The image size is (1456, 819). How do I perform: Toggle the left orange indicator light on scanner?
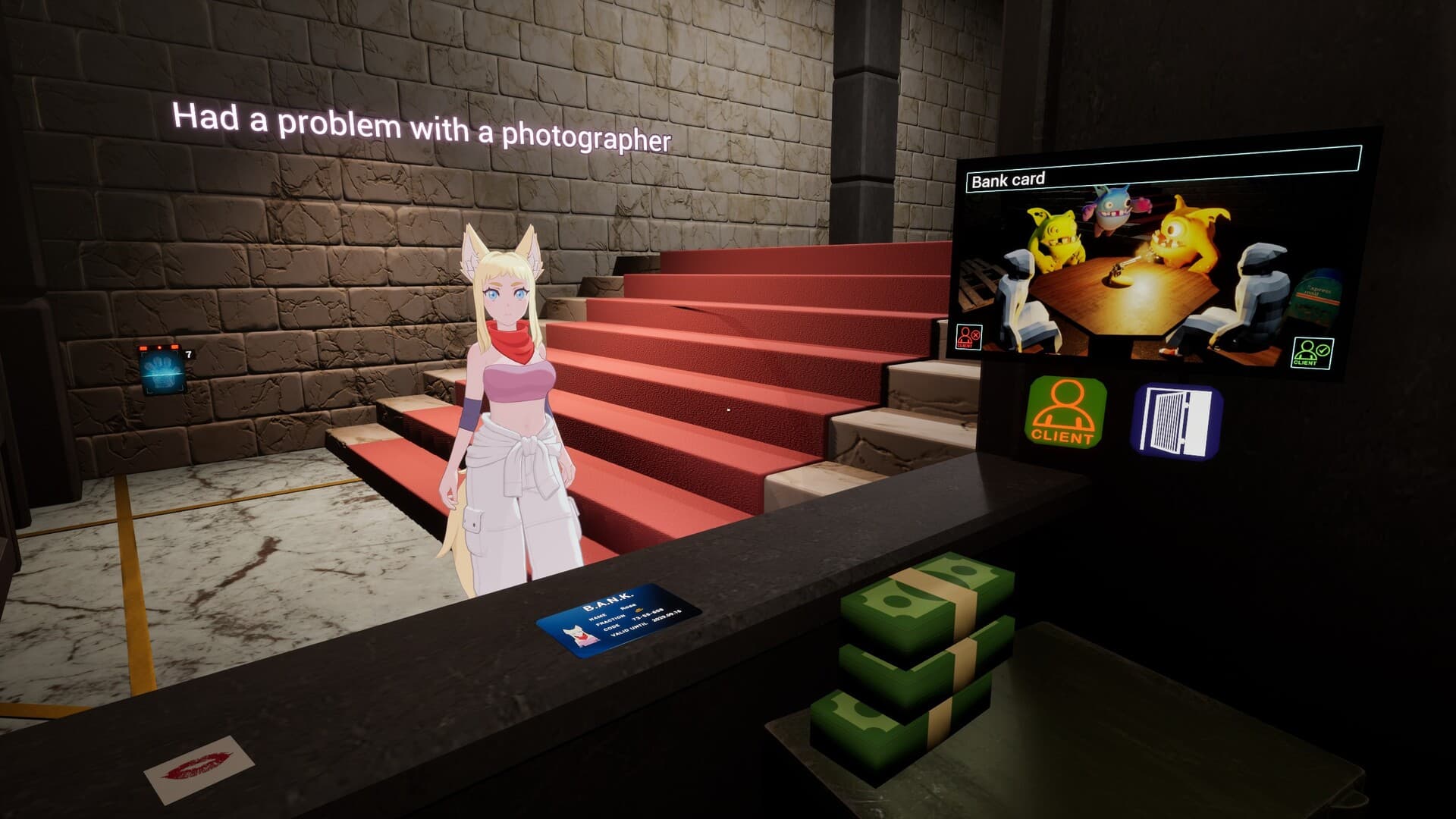coord(143,347)
